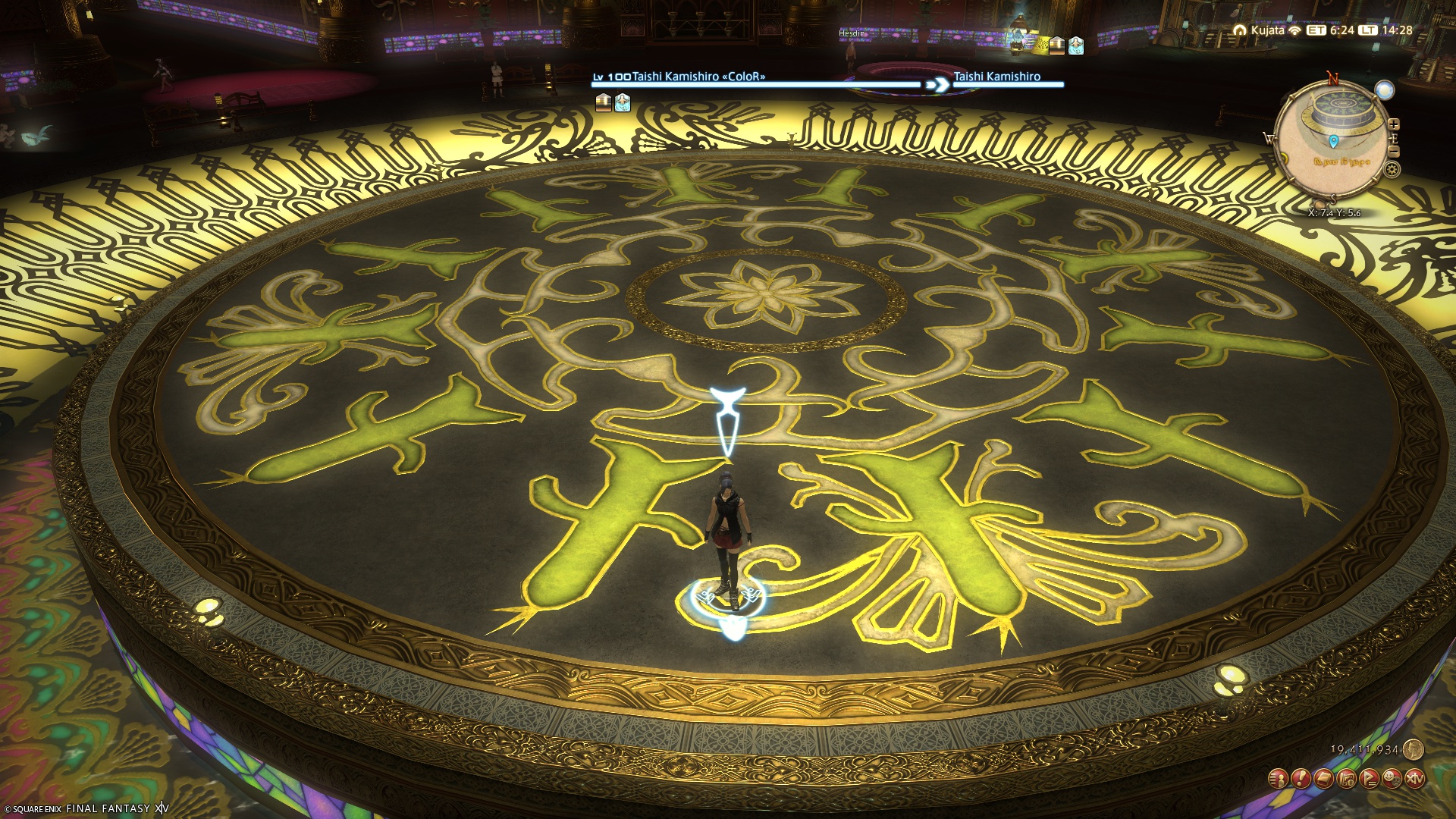Open the XIV System menu icon
The height and width of the screenshot is (819, 1456).
pyautogui.click(x=1415, y=778)
